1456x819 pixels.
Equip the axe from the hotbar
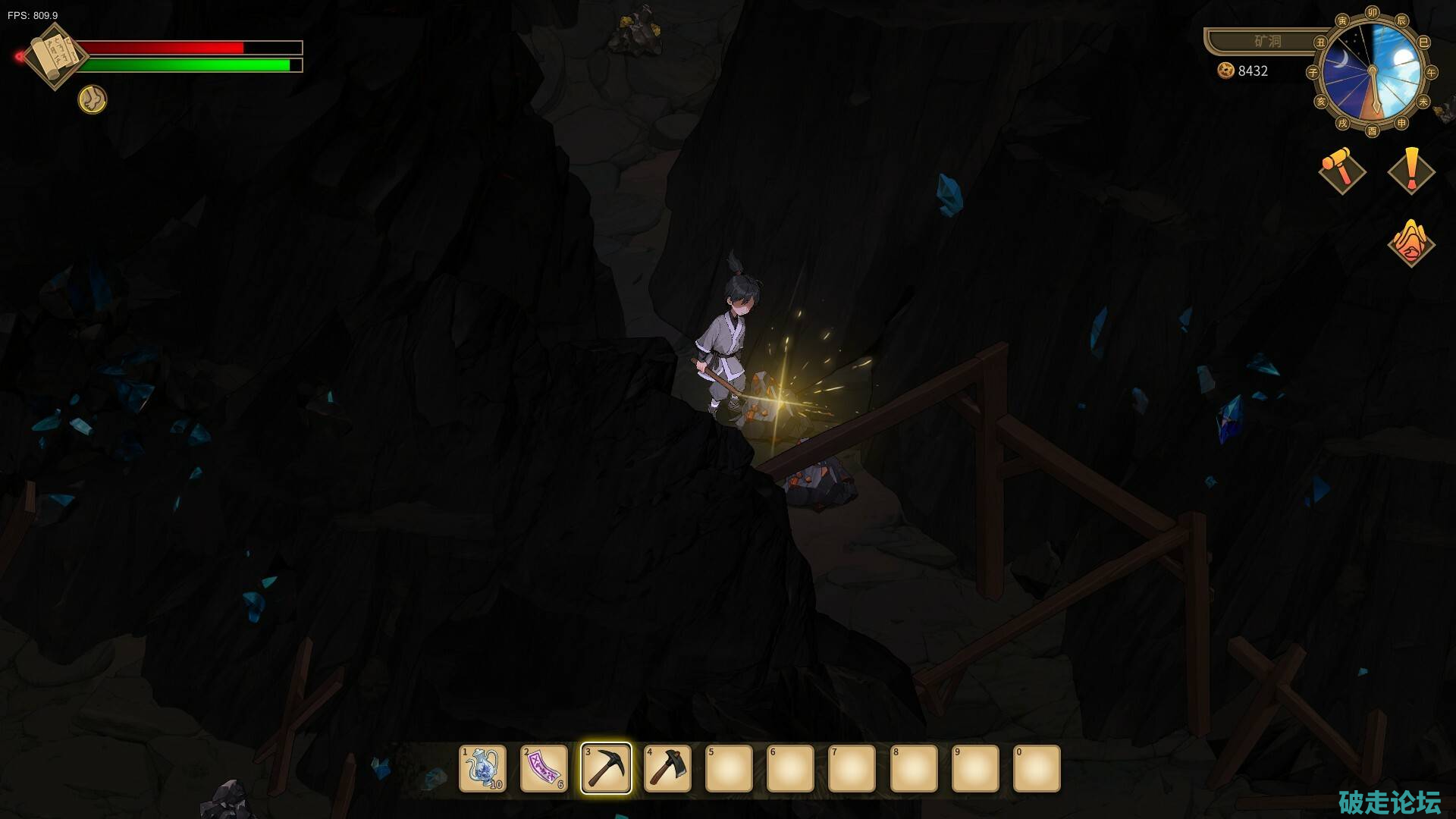667,768
